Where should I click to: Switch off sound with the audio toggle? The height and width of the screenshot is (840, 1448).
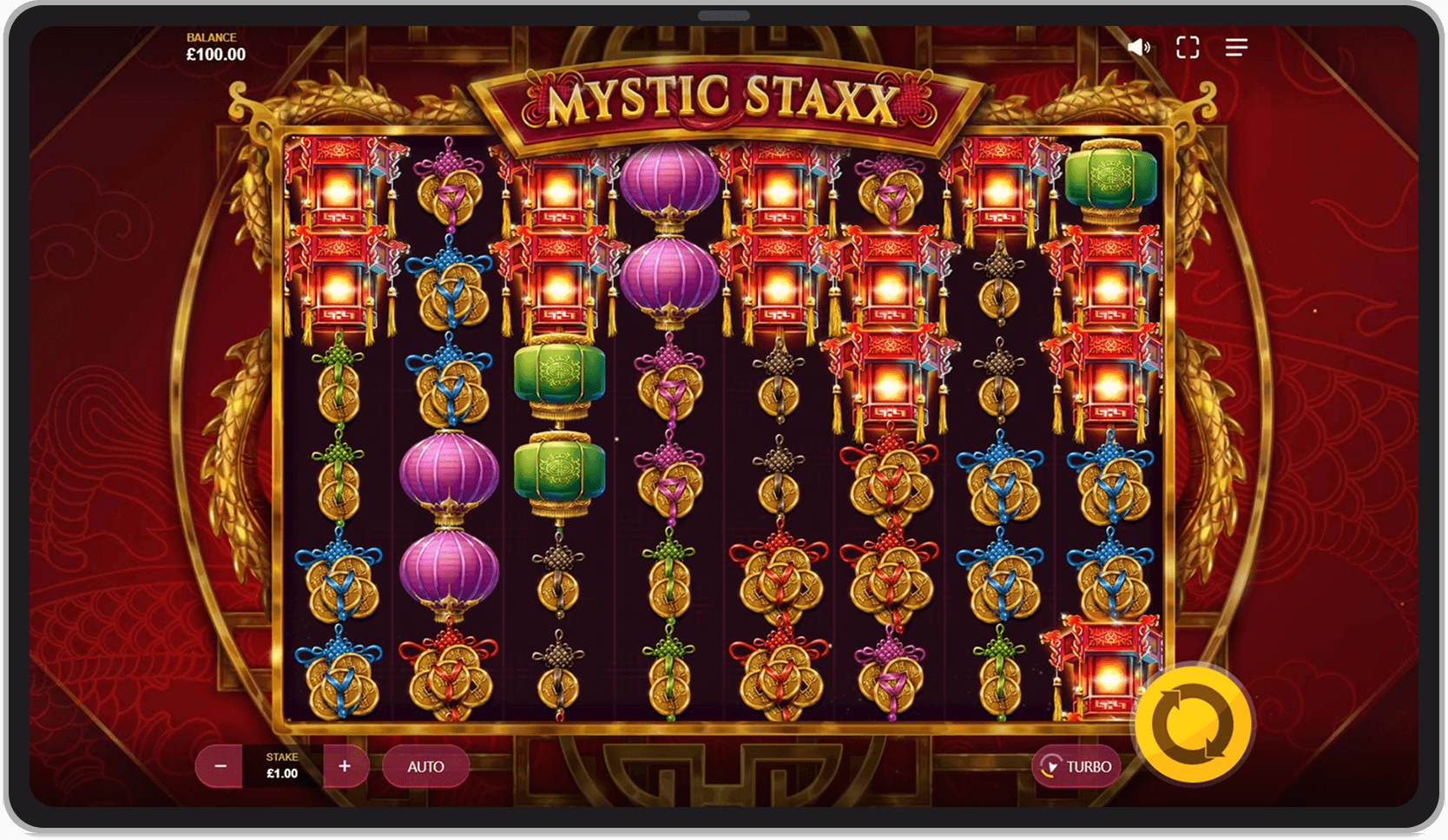pos(1140,48)
